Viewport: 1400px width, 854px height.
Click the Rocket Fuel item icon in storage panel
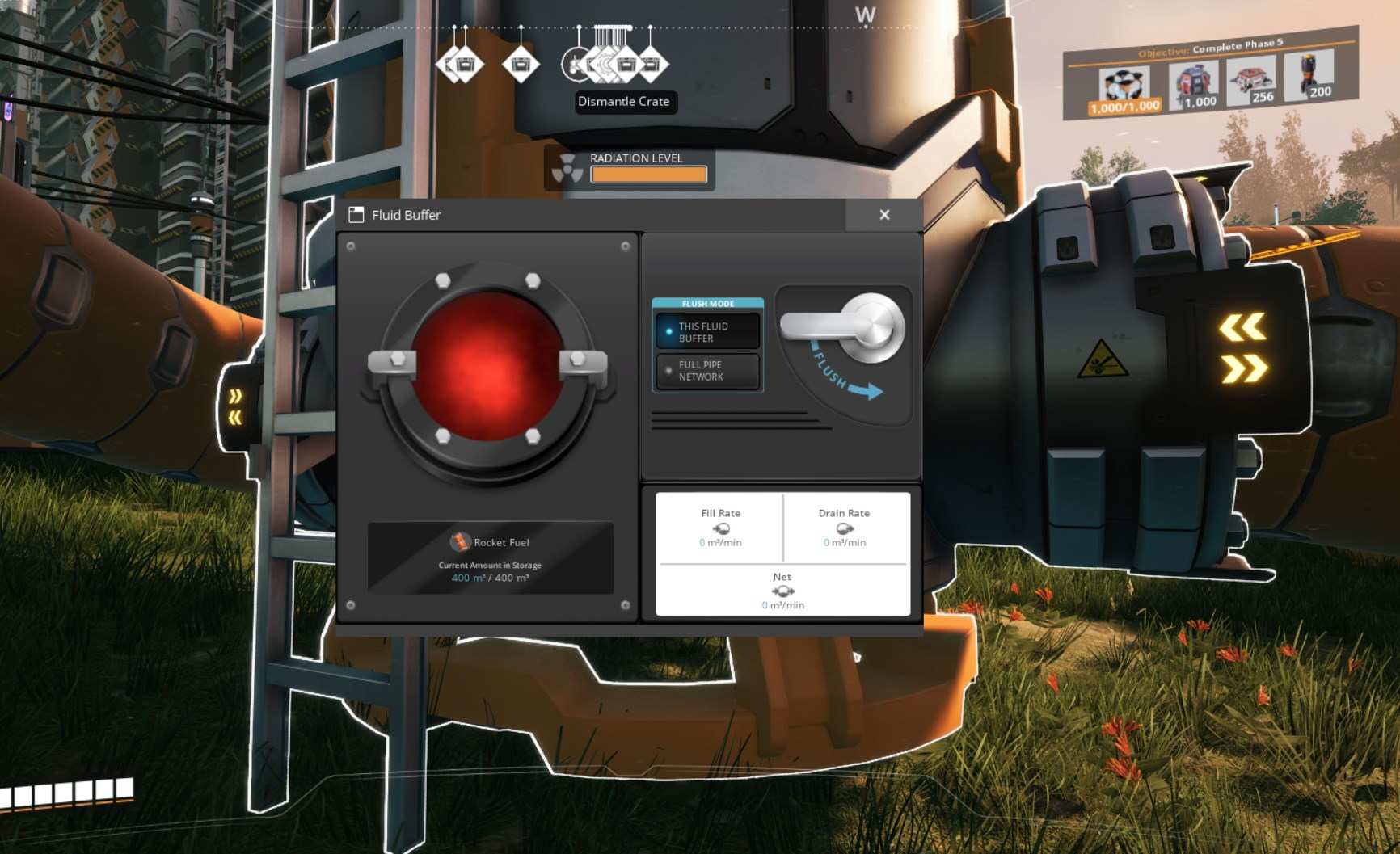point(461,543)
